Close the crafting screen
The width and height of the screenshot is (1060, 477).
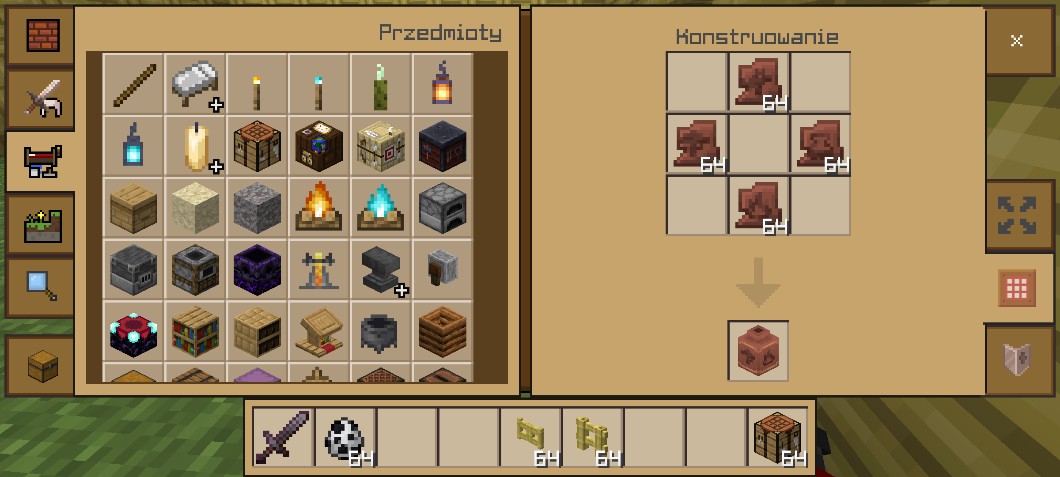click(x=1017, y=41)
